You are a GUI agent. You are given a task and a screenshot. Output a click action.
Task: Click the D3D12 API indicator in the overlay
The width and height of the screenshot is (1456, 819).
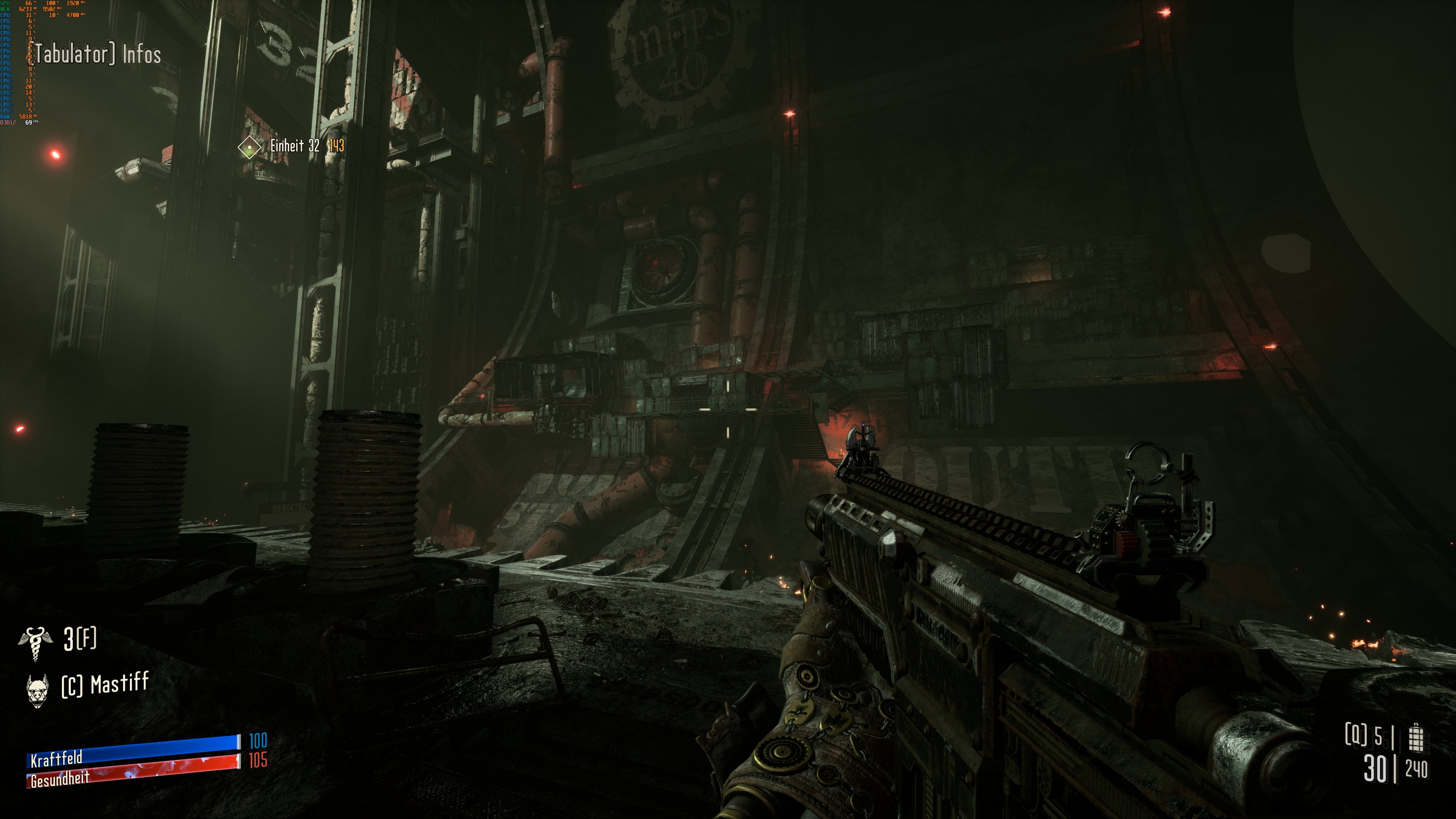8,123
